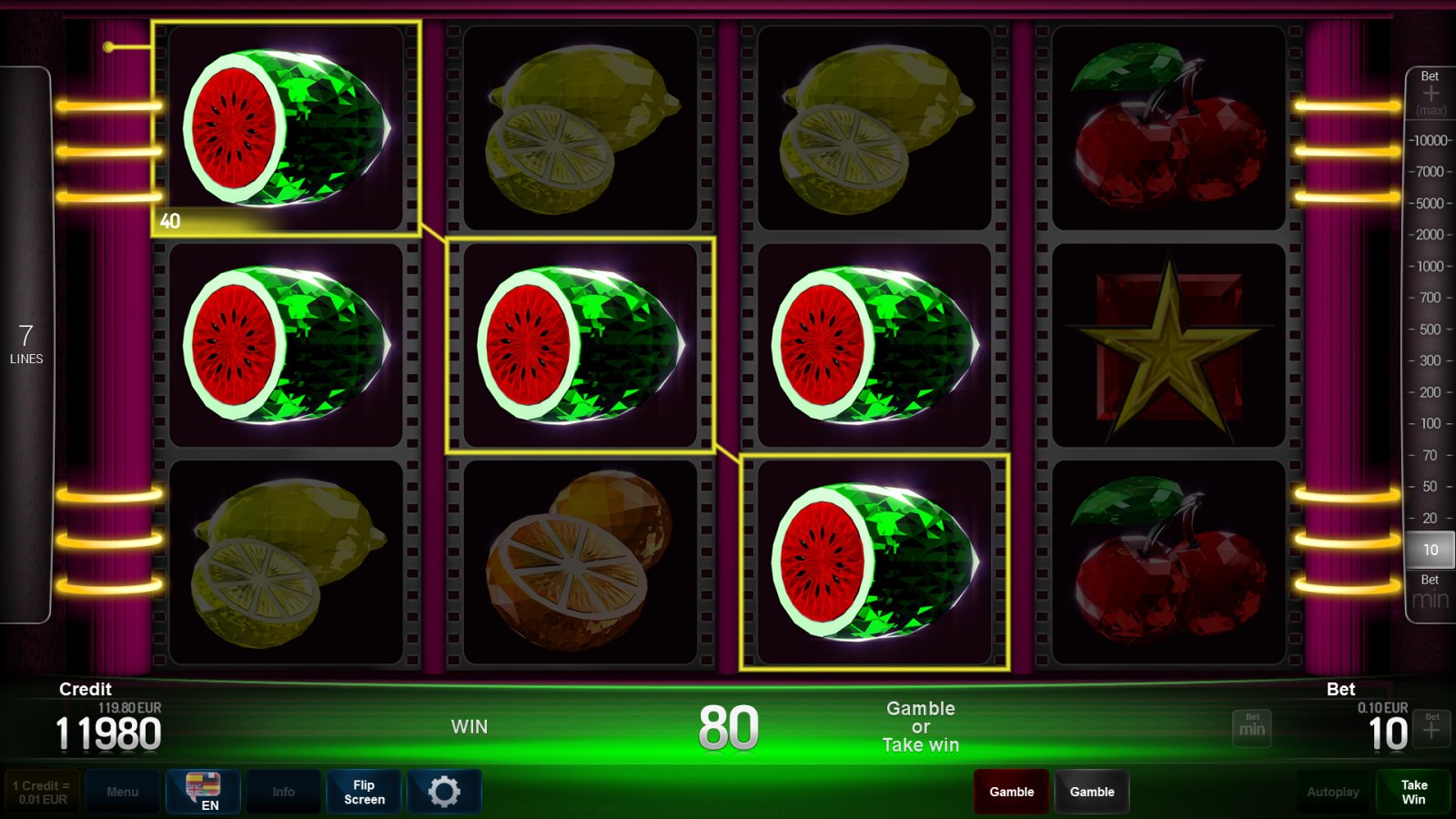Toggle the 1 Credit = 0.01 EUR denomination
This screenshot has height=819, width=1456.
pyautogui.click(x=42, y=792)
